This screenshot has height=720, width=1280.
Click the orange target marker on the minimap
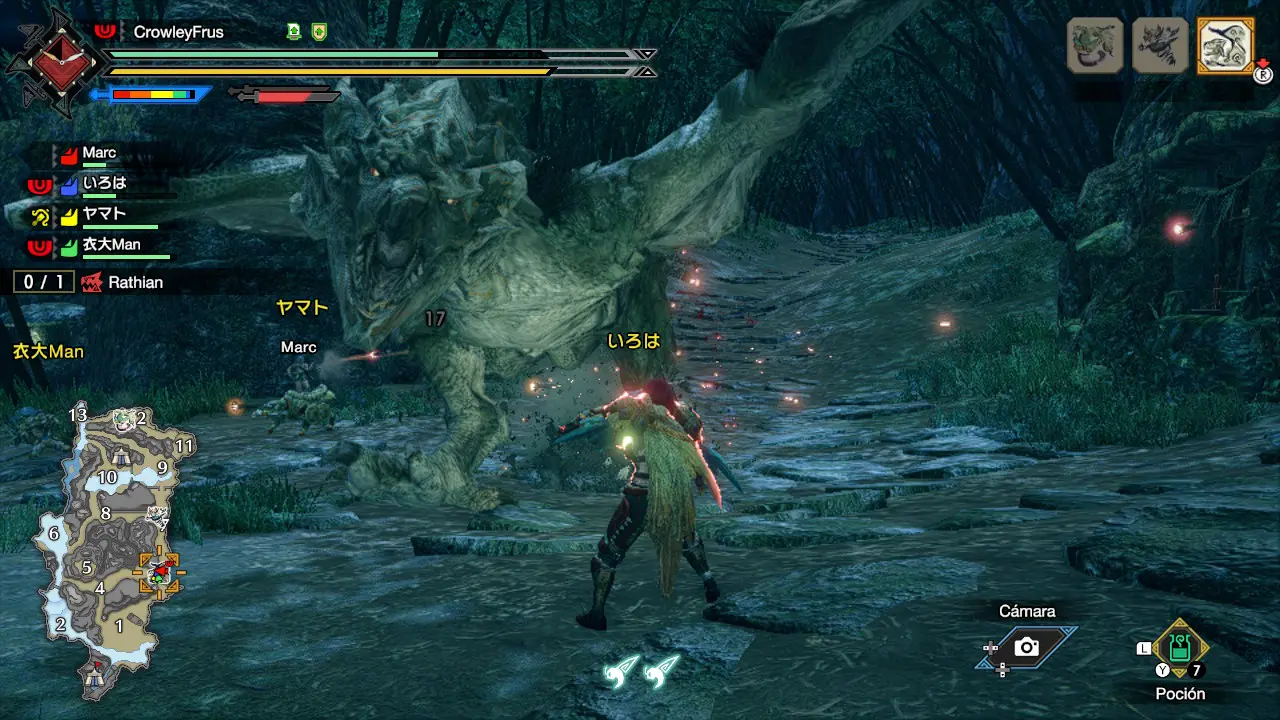(159, 573)
